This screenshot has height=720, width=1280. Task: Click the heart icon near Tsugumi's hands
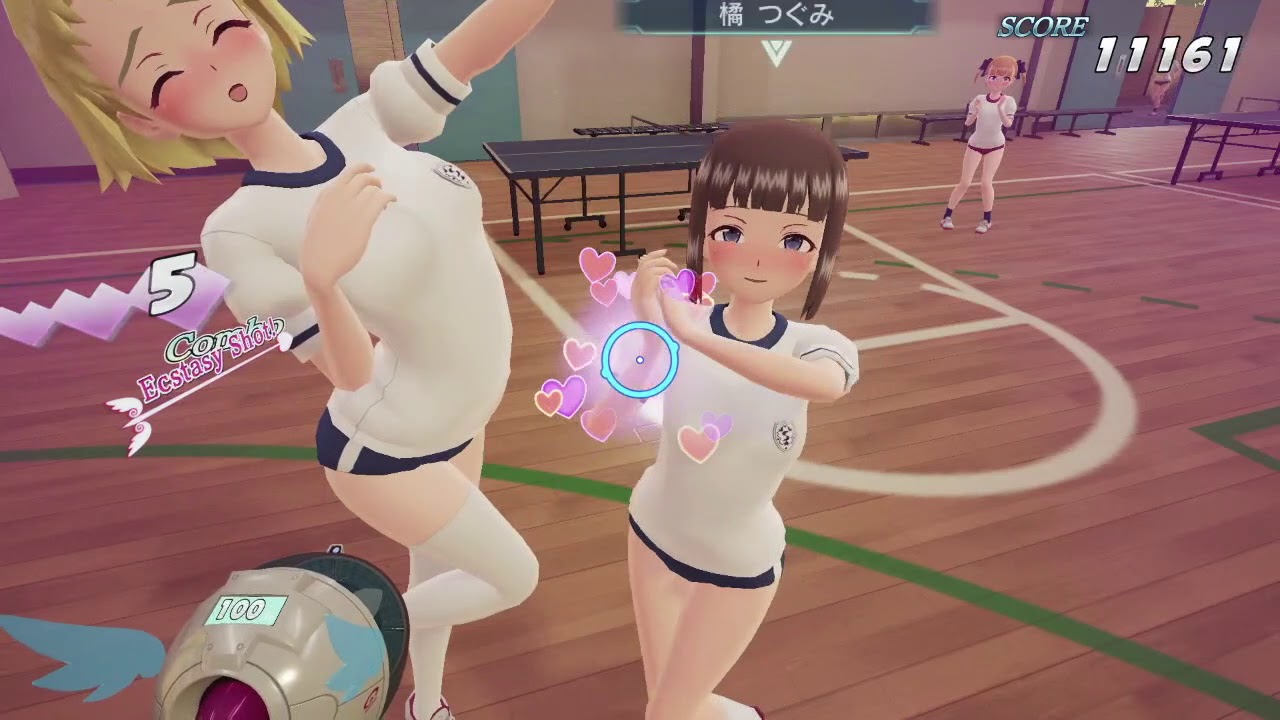click(x=683, y=283)
